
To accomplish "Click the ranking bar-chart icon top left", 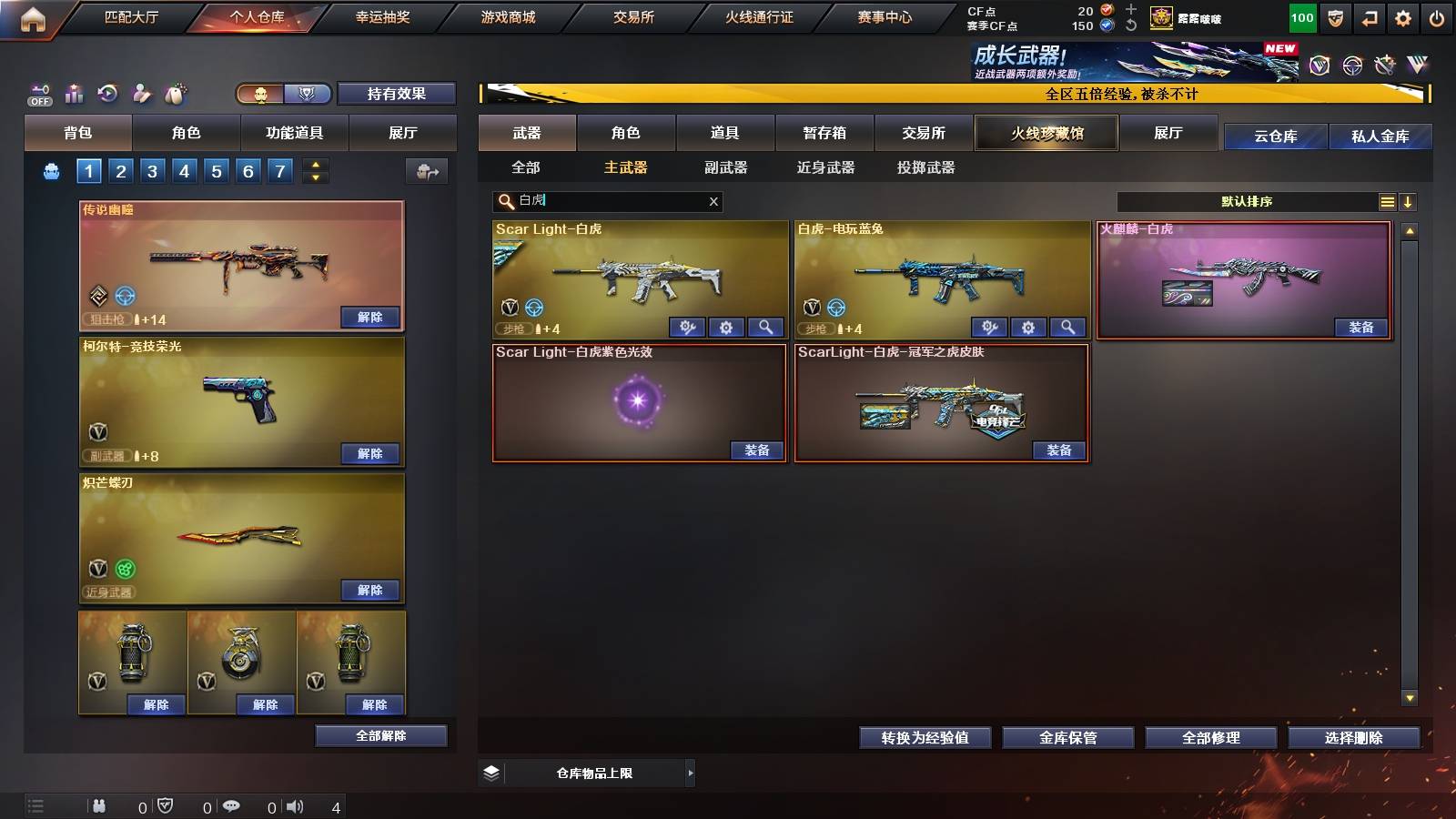I will coord(74,94).
